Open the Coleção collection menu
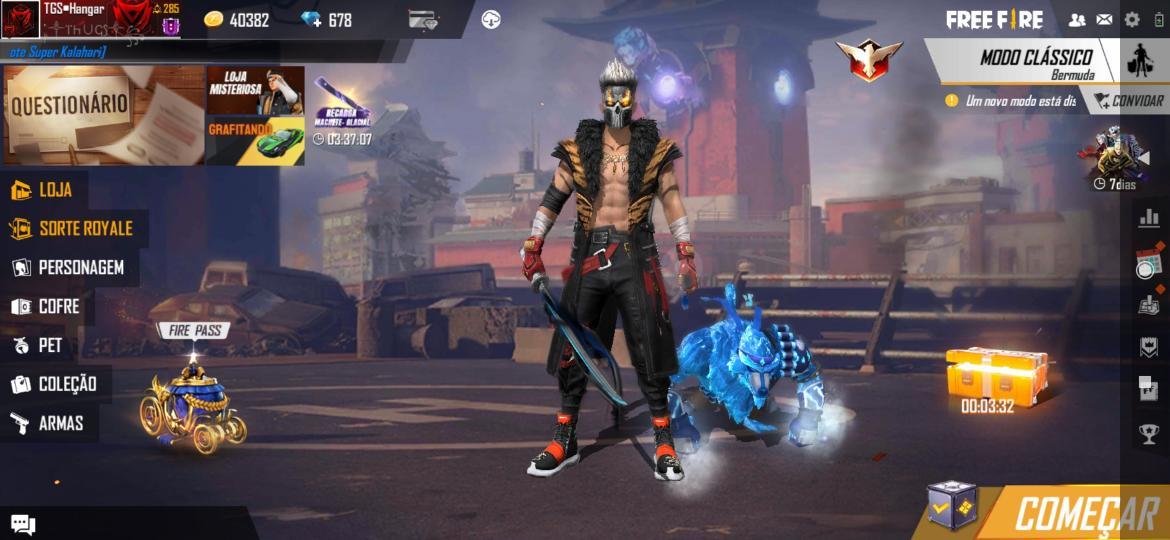This screenshot has height=540, width=1170. [x=56, y=384]
